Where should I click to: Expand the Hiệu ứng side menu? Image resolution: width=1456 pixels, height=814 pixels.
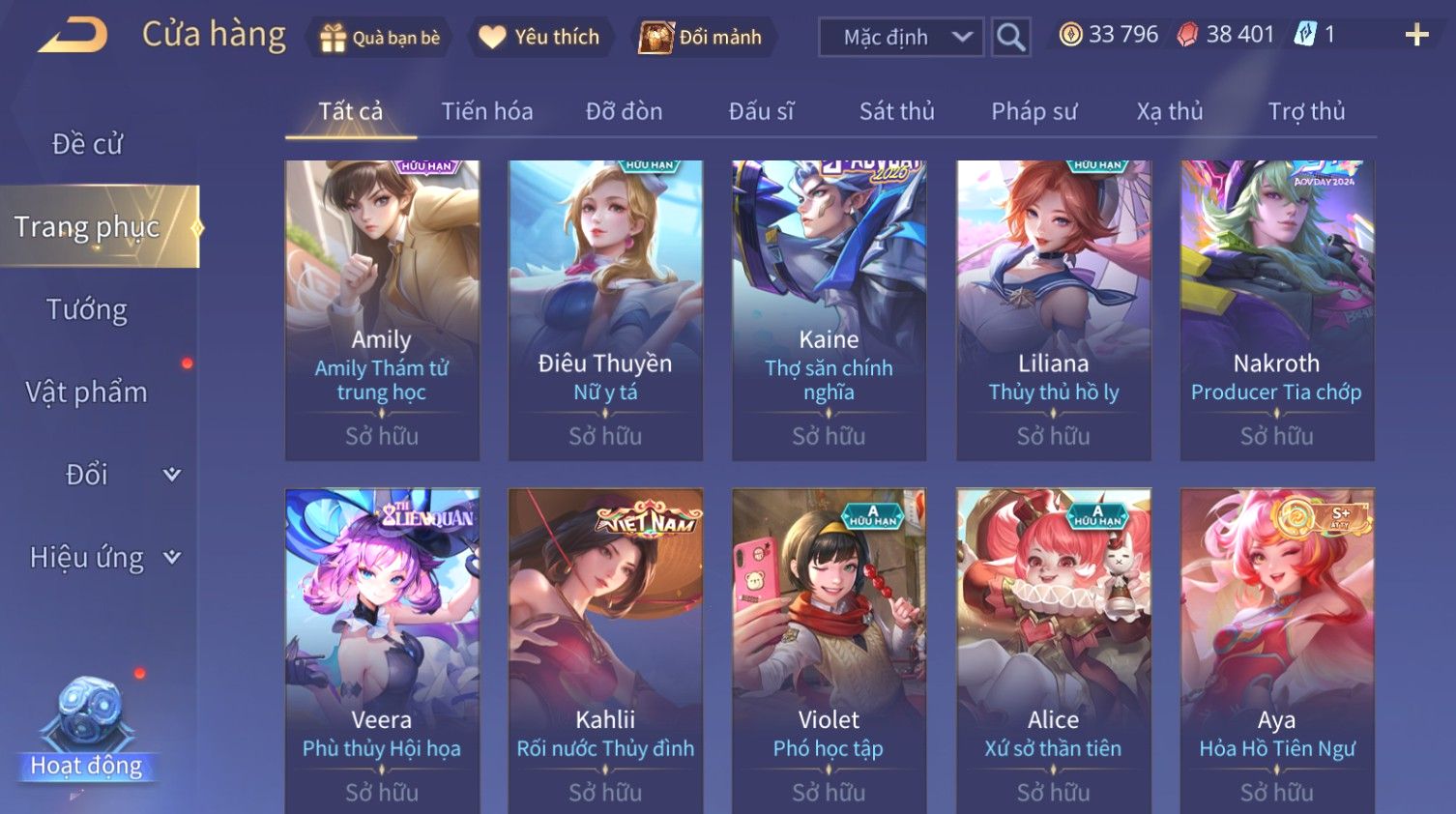(x=102, y=558)
